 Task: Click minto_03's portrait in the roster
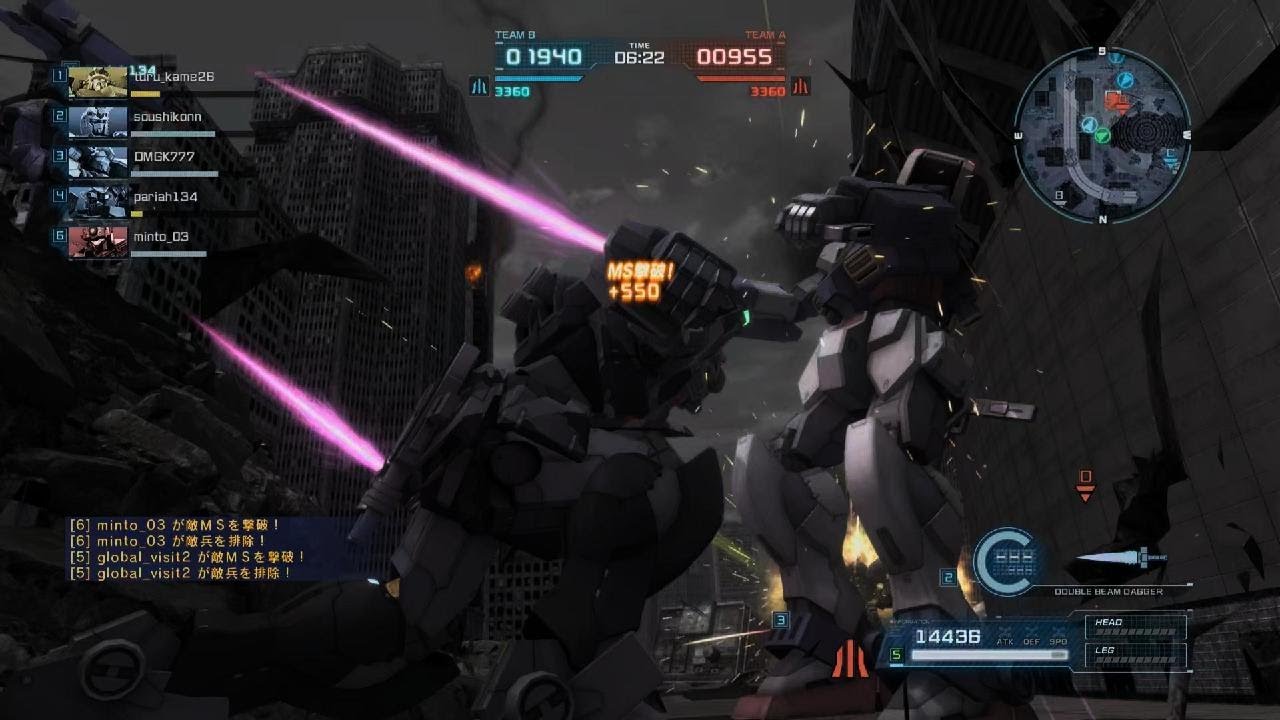pyautogui.click(x=98, y=241)
